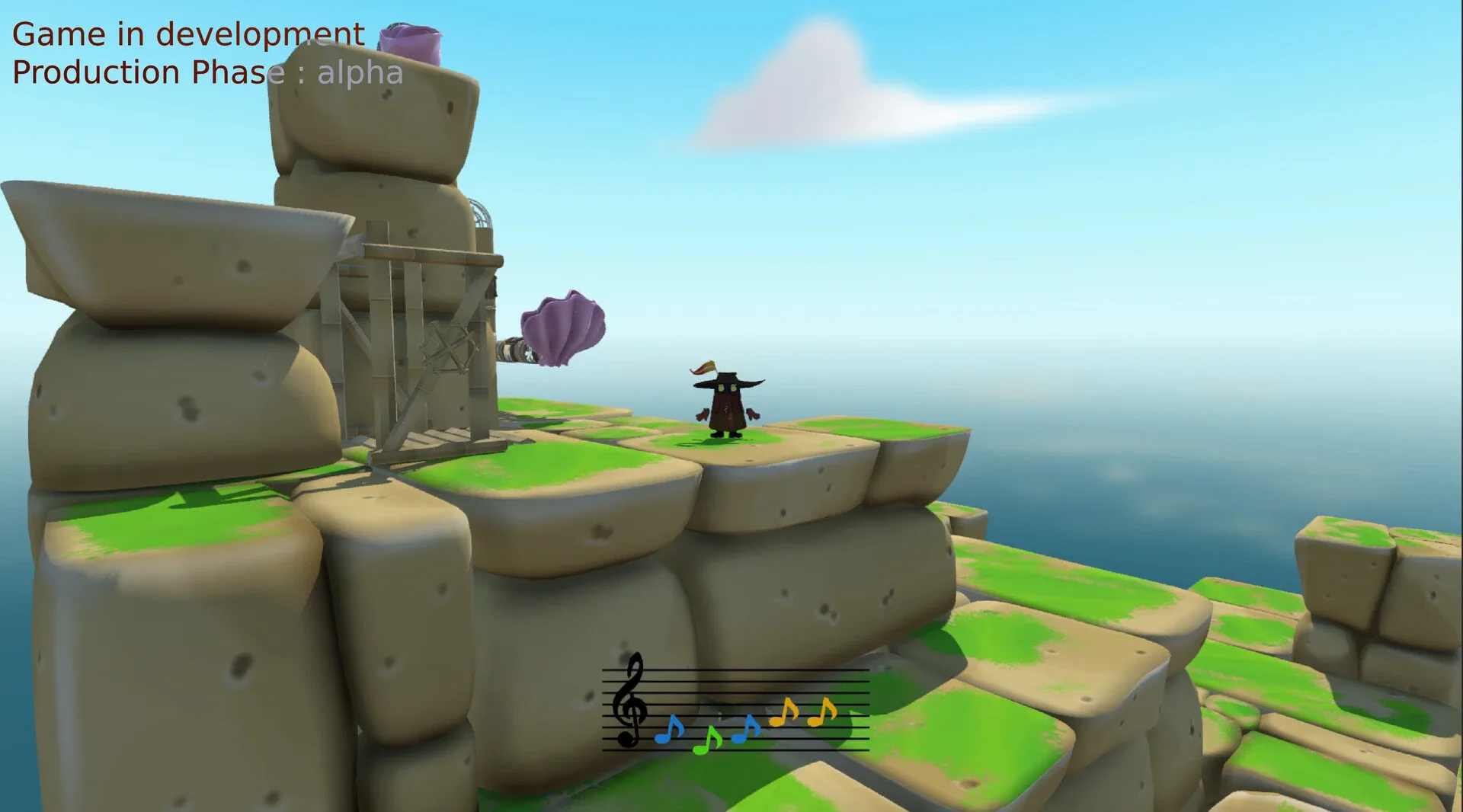Image resolution: width=1463 pixels, height=812 pixels.
Task: Click the character's yellow head feather
Action: point(703,367)
